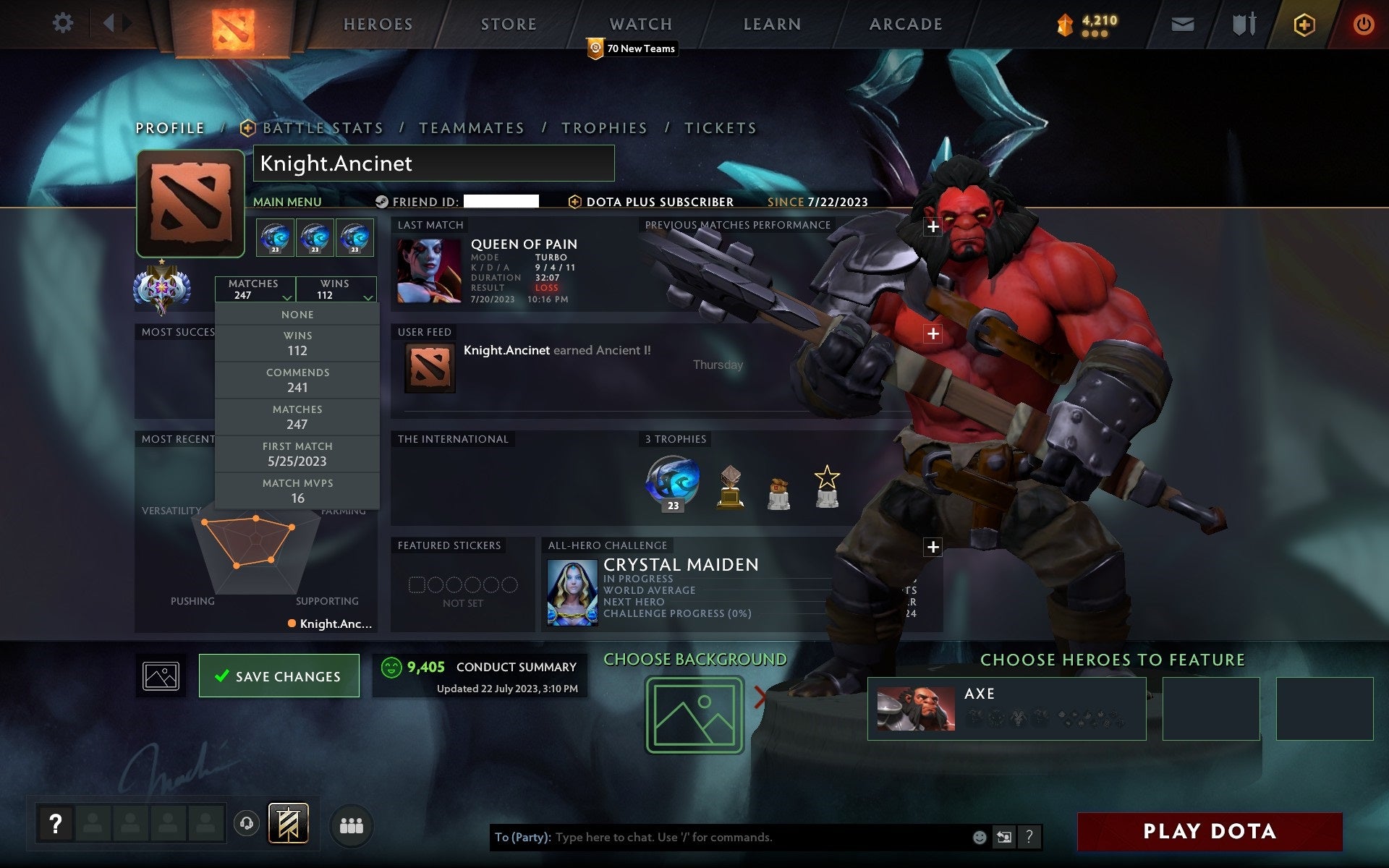View the Teammates tab
The image size is (1389, 868).
click(x=471, y=128)
